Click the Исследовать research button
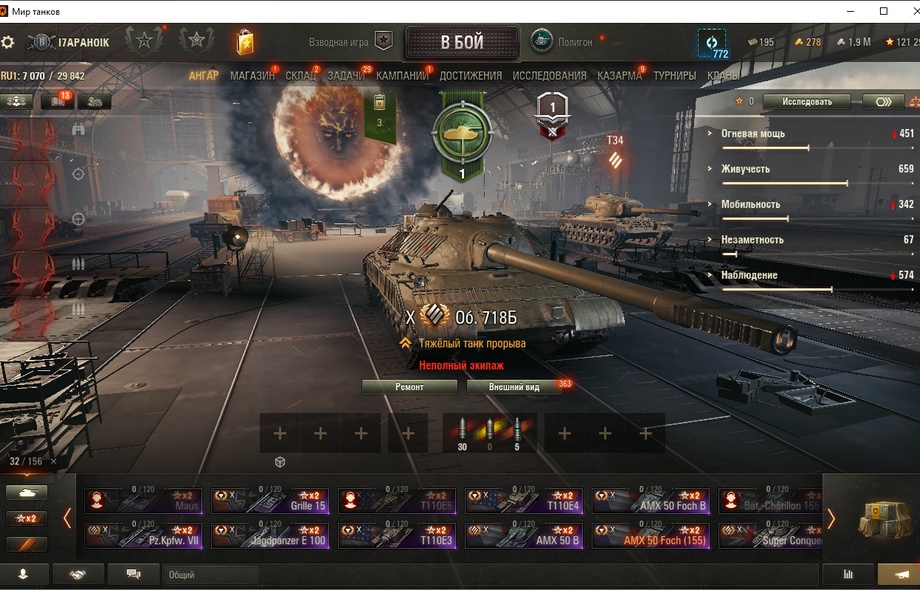The image size is (920, 590). 806,101
